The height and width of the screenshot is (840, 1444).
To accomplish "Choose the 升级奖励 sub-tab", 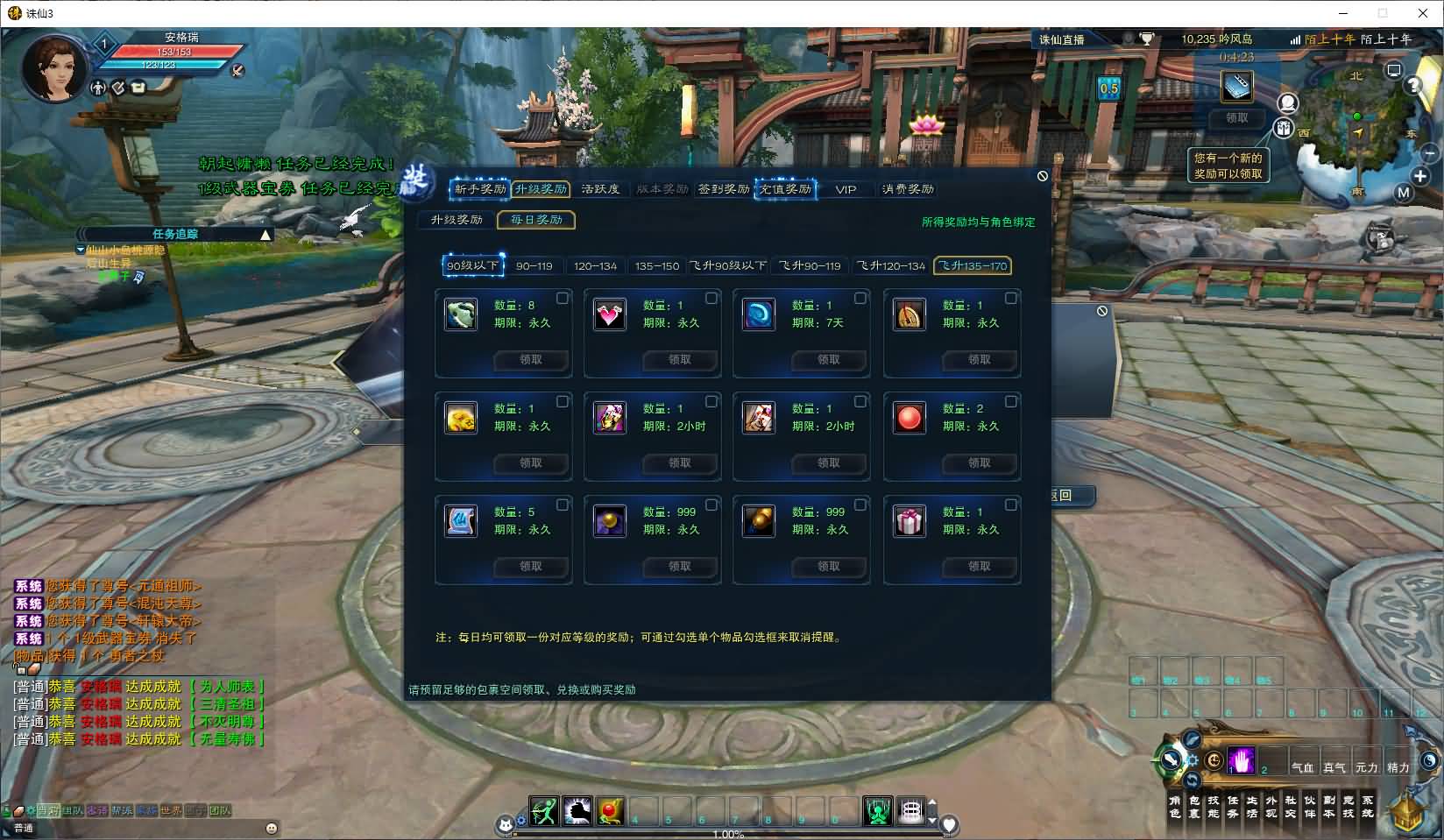I will point(457,220).
